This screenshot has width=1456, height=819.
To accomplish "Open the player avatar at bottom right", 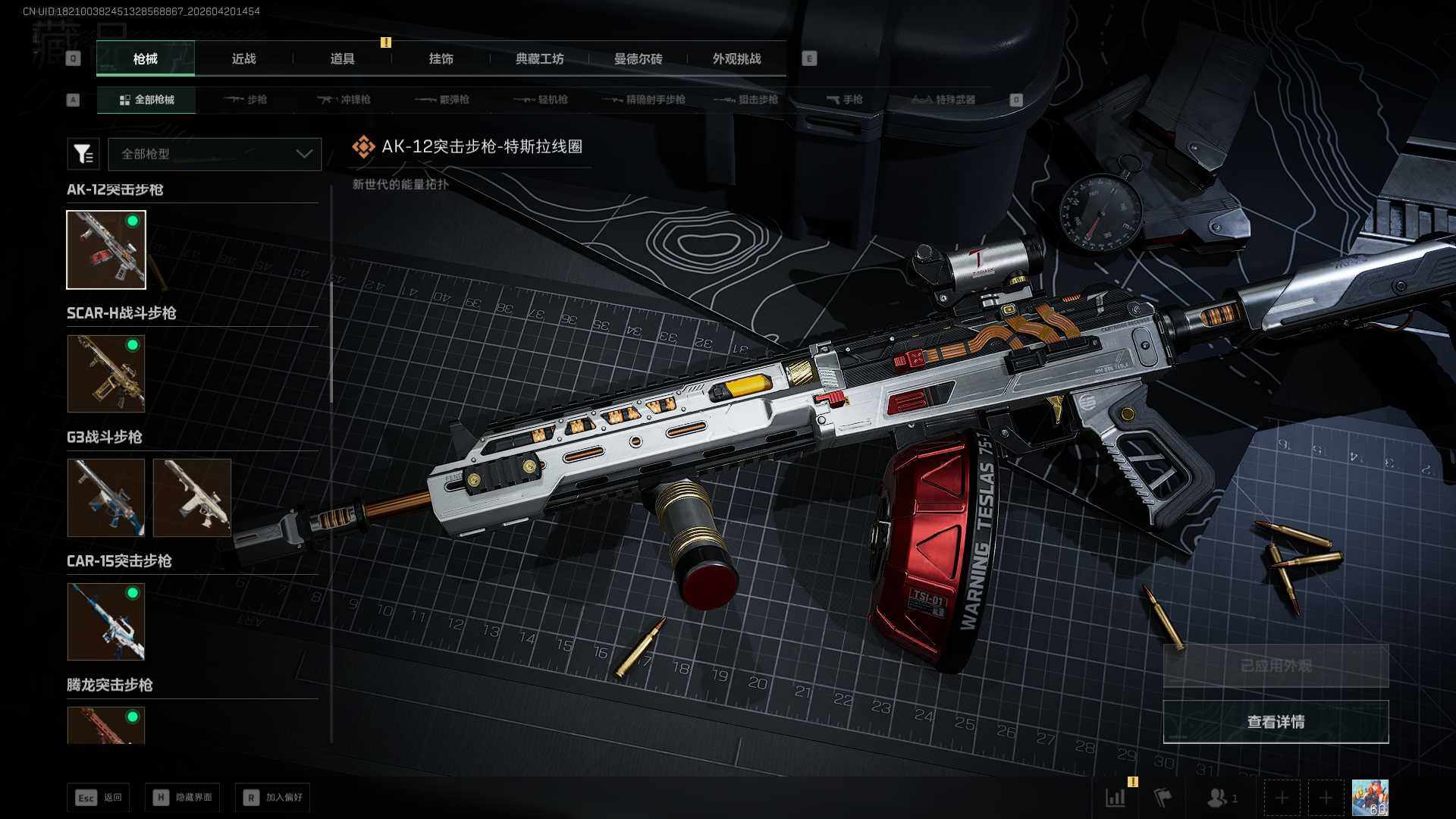I will (x=1370, y=798).
